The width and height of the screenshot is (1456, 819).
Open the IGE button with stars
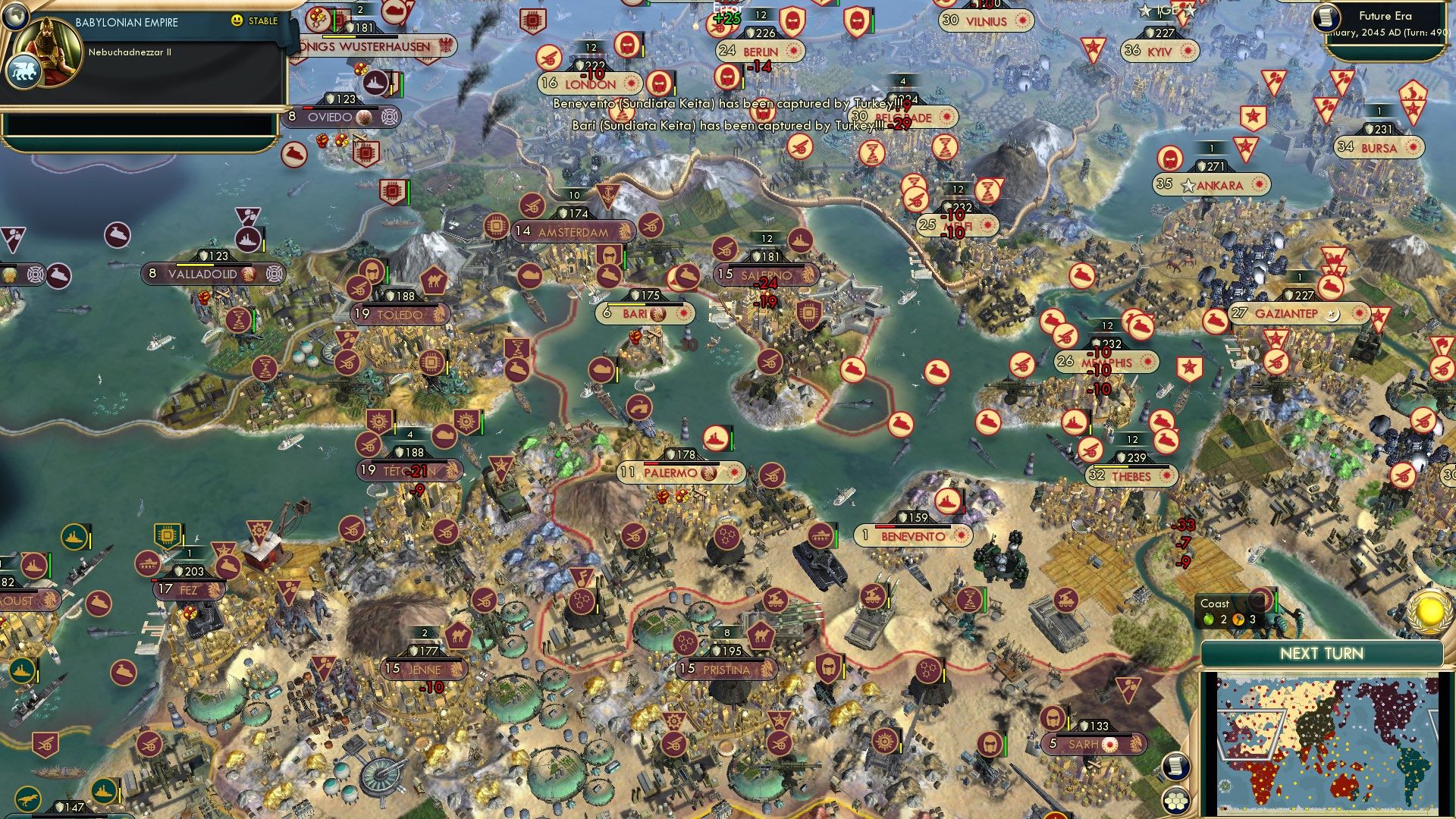pos(1167,11)
